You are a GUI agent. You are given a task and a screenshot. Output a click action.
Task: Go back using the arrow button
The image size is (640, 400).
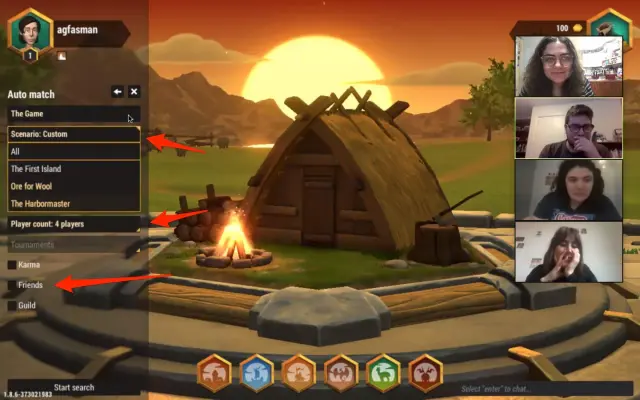point(117,92)
